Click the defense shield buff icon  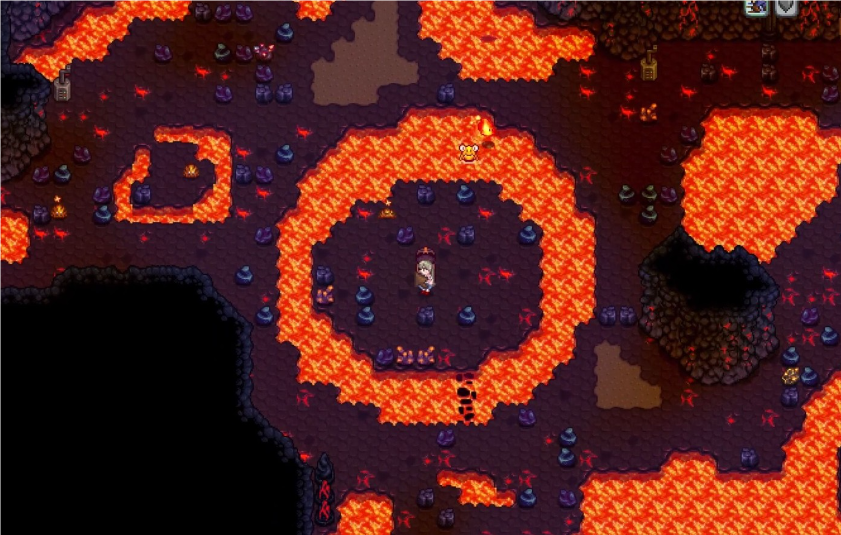click(787, 7)
